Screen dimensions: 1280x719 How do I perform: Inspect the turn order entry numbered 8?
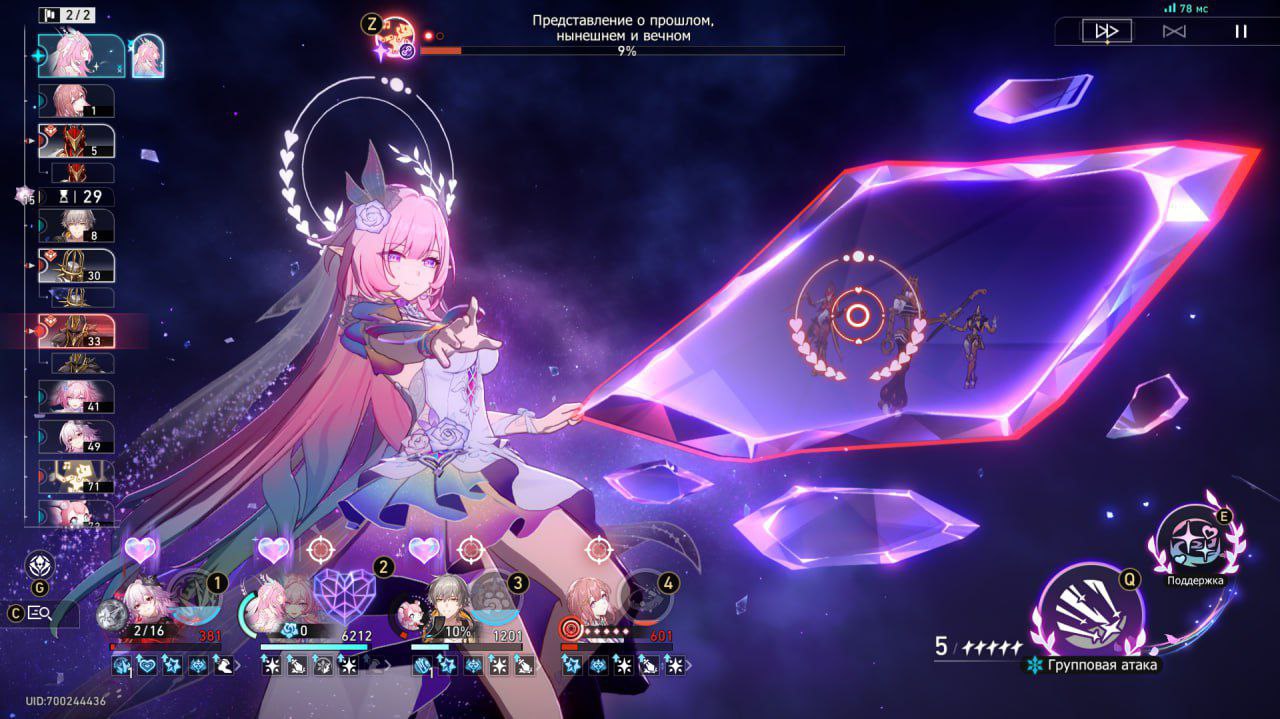(x=76, y=226)
